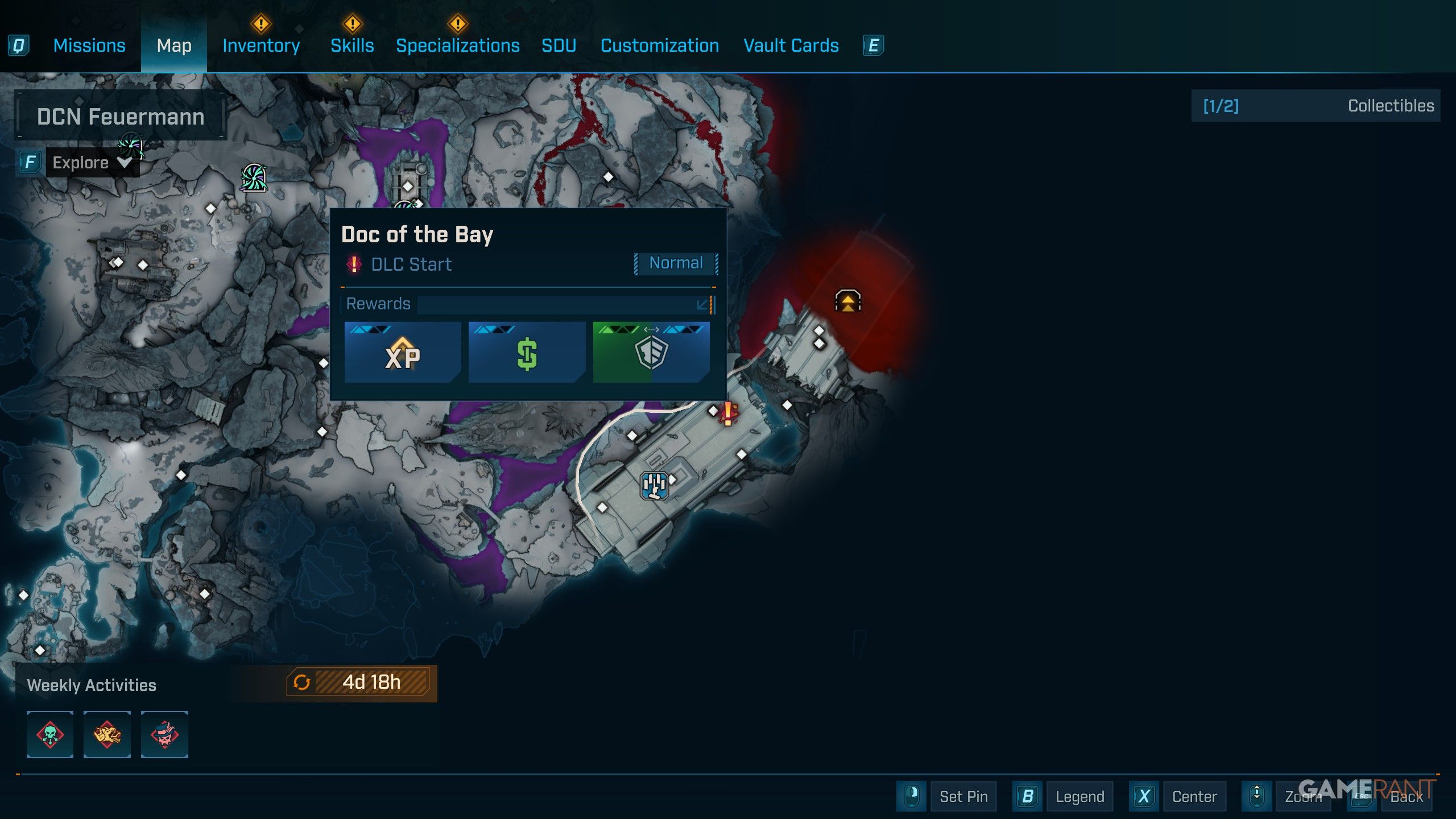Screen dimensions: 1456x819
Task: Choose the orange beast weekly activity
Action: coord(107,734)
